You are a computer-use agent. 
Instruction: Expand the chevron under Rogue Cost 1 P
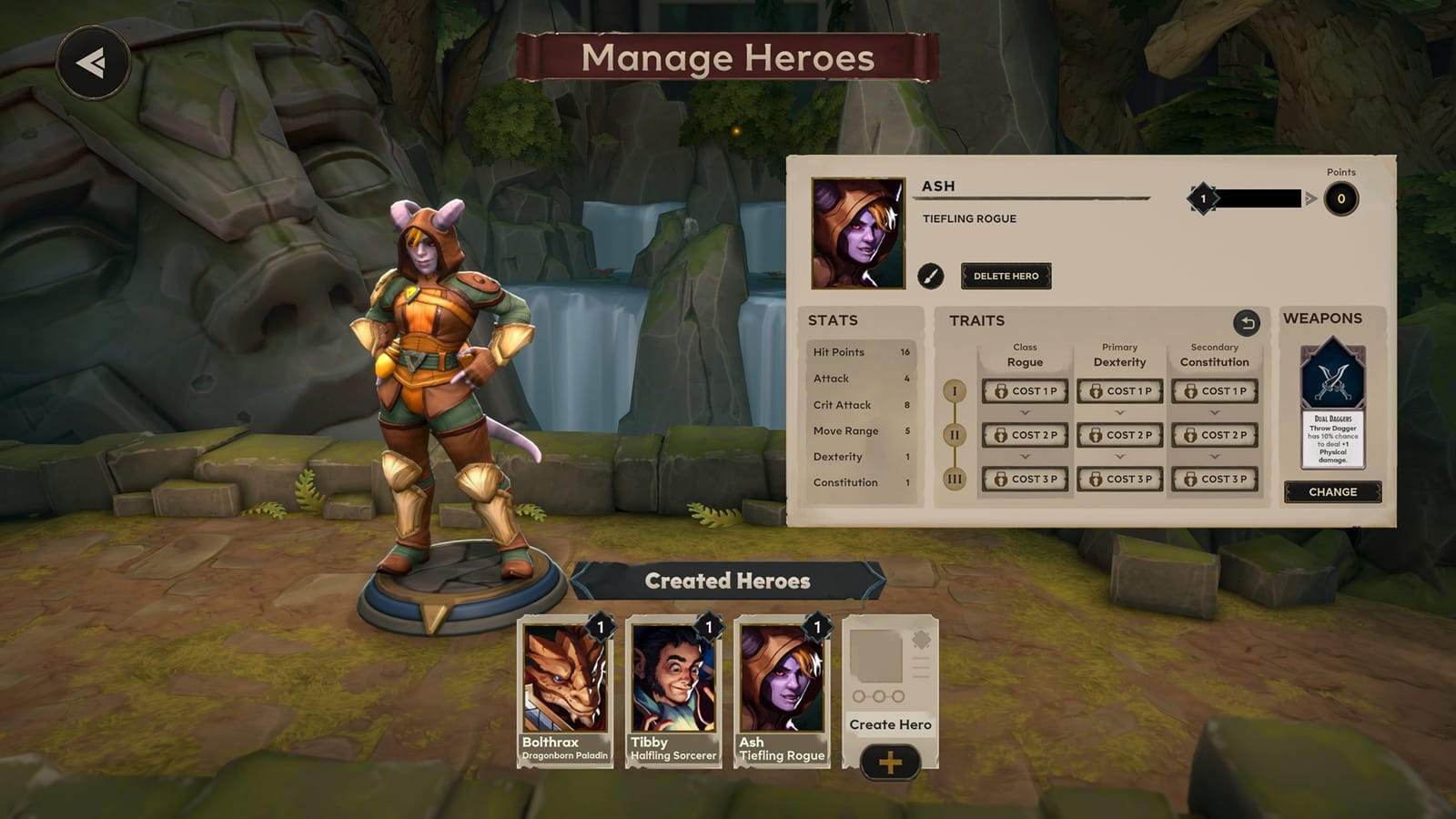1024,412
